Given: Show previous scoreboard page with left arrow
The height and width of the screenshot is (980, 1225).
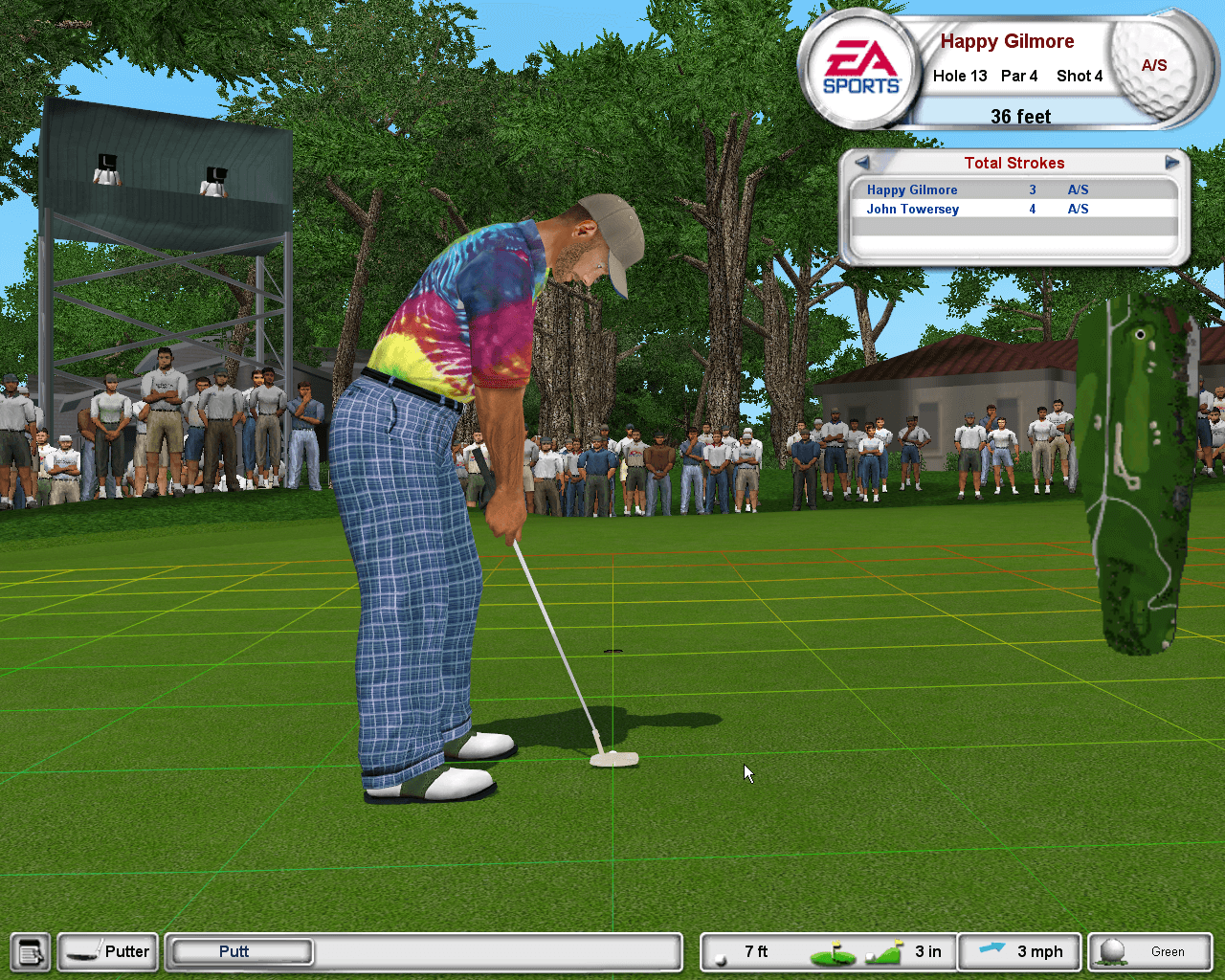Looking at the screenshot, I should click(861, 163).
